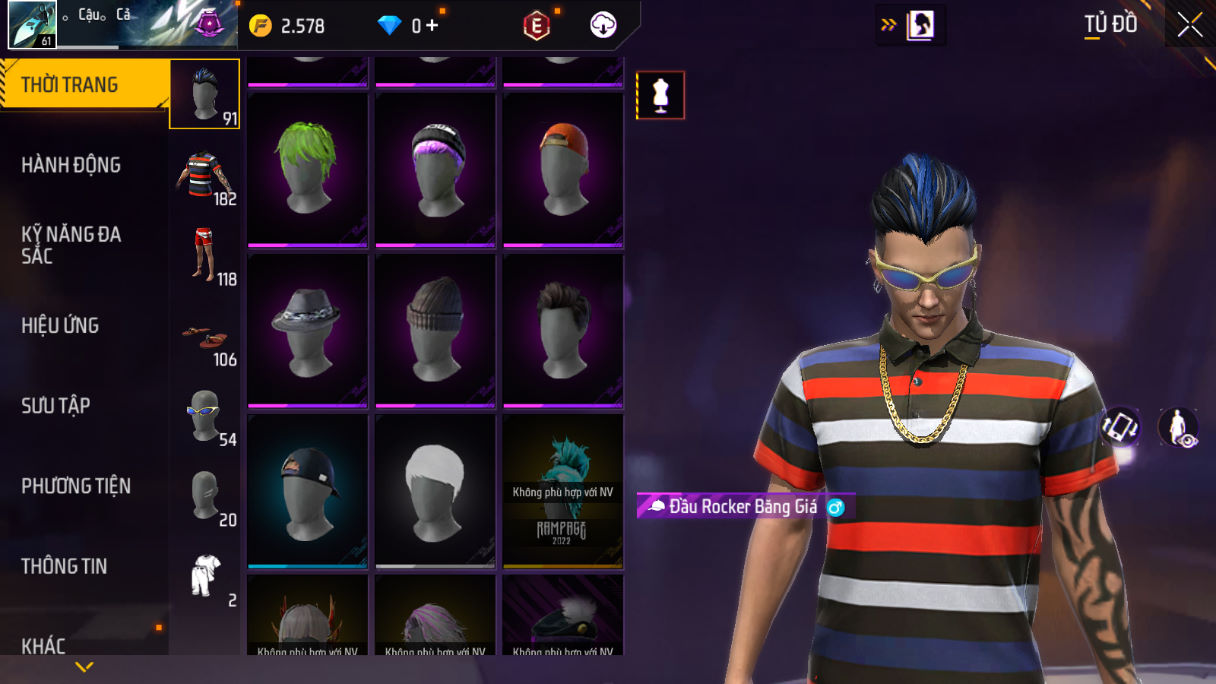This screenshot has width=1216, height=684.
Task: Select the white hair head item
Action: [x=436, y=490]
